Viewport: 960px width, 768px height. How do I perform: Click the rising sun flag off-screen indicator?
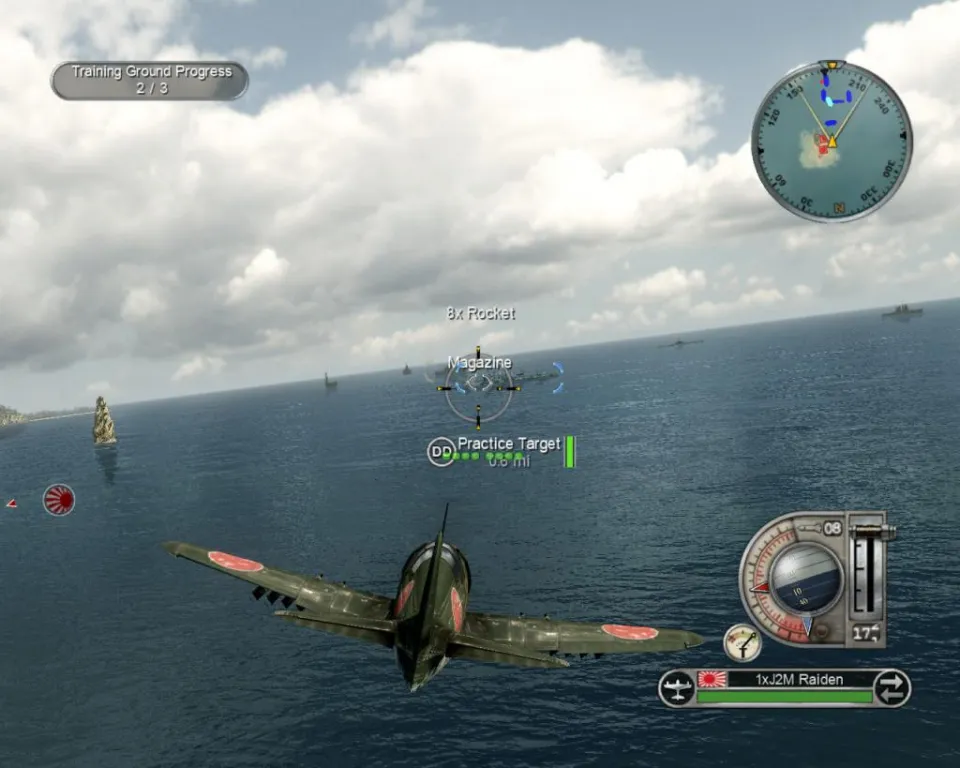pos(59,499)
